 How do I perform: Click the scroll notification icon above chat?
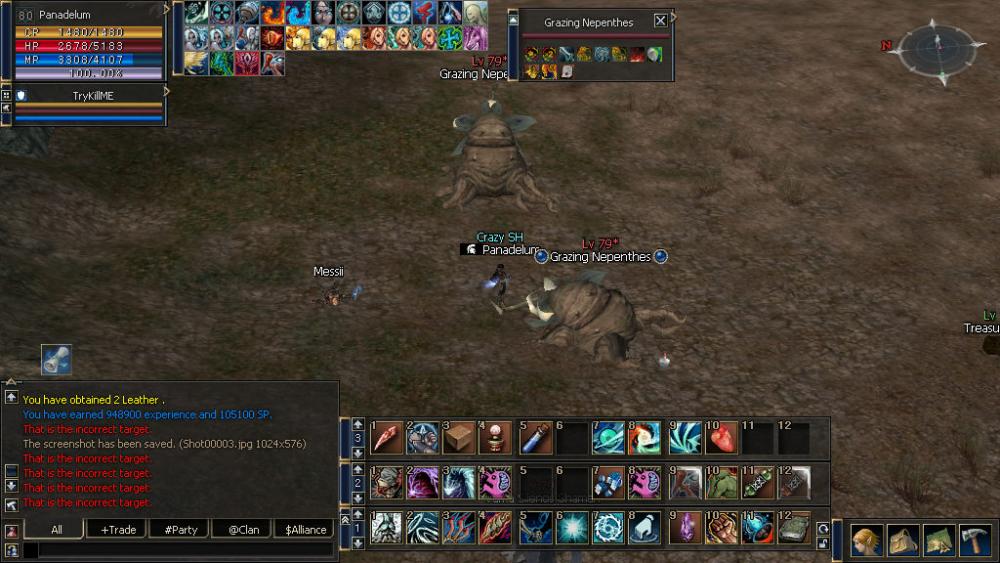pos(56,360)
